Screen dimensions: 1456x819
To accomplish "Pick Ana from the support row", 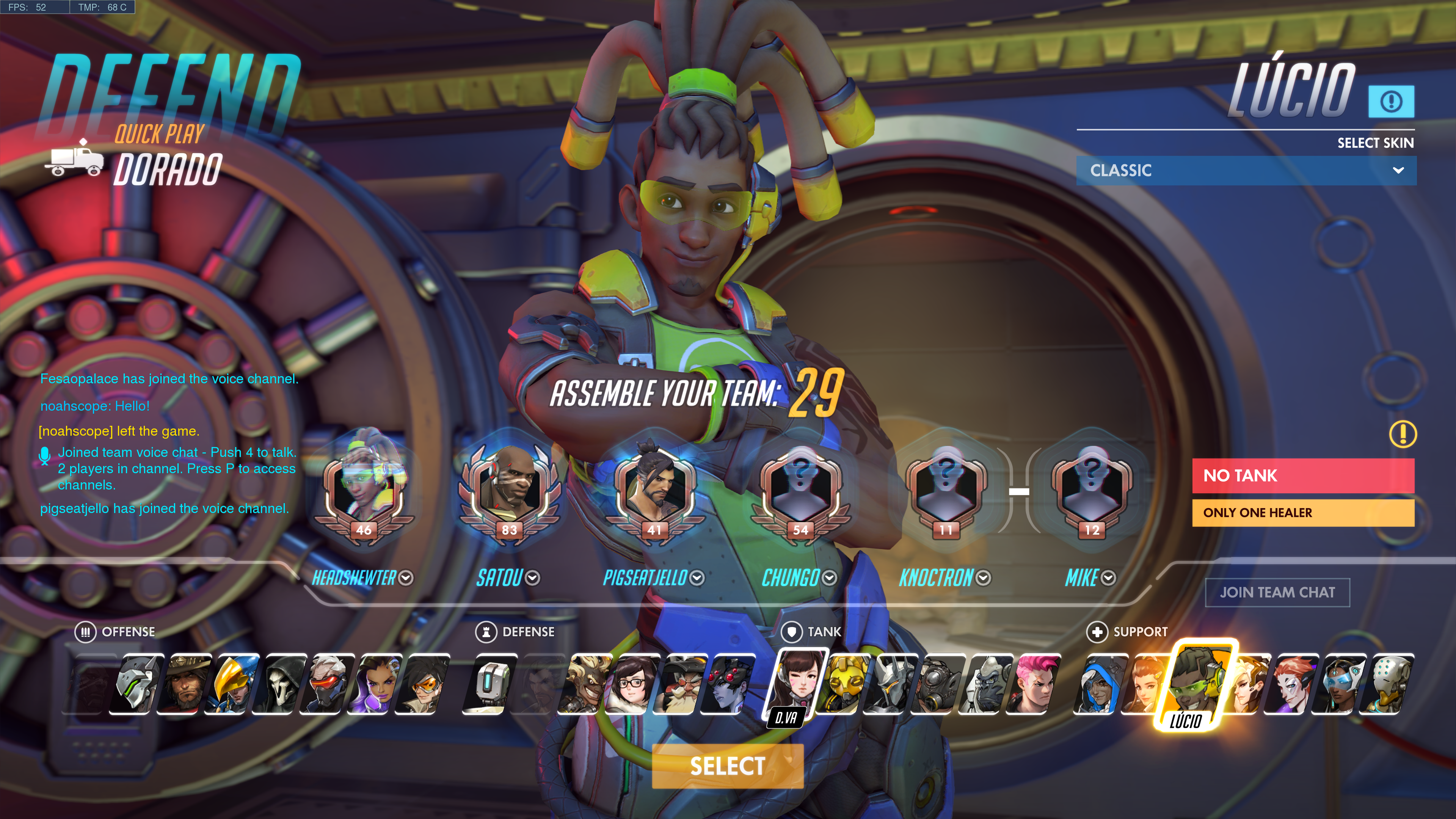I will click(x=1099, y=684).
